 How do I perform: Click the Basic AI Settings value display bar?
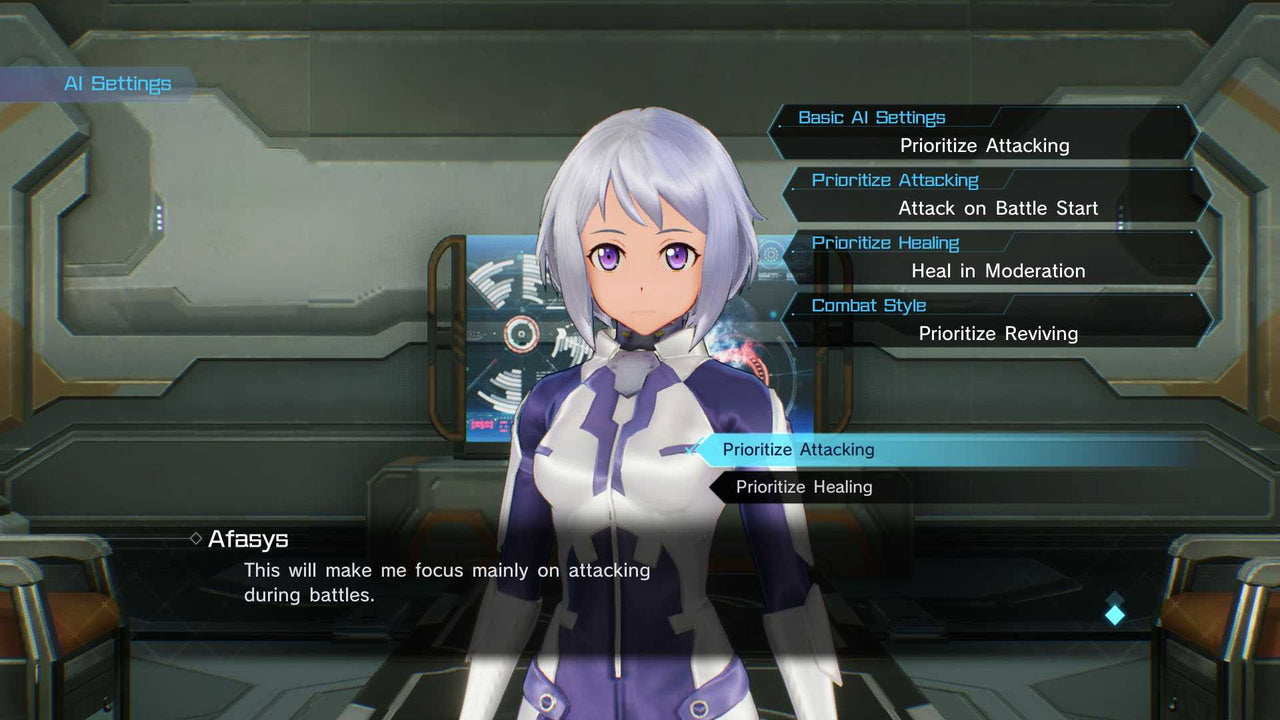(x=986, y=145)
